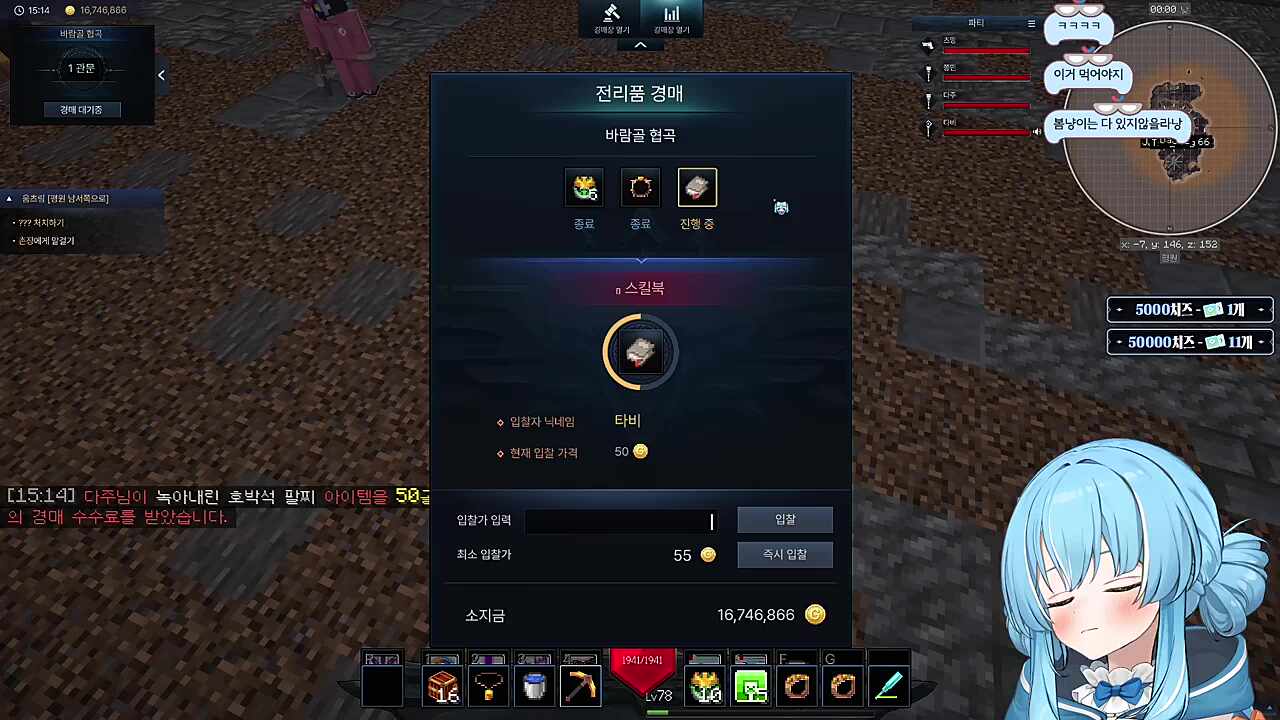
Task: Click the skillbook item in the circular frame
Action: [640, 352]
